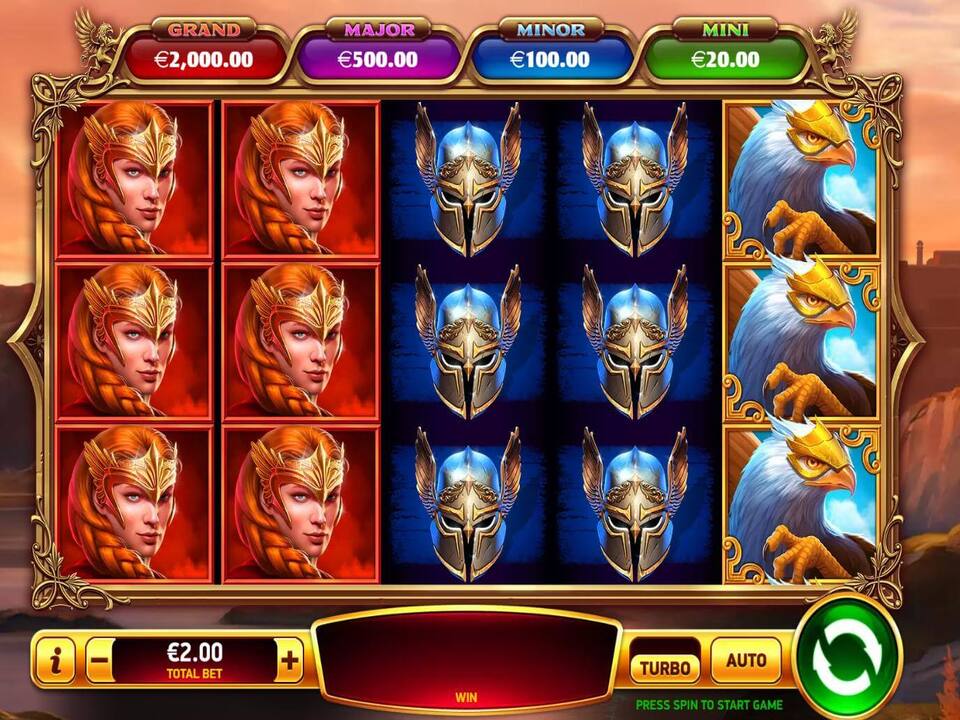Decrease total bet with the minus button
This screenshot has height=720, width=960.
click(99, 660)
